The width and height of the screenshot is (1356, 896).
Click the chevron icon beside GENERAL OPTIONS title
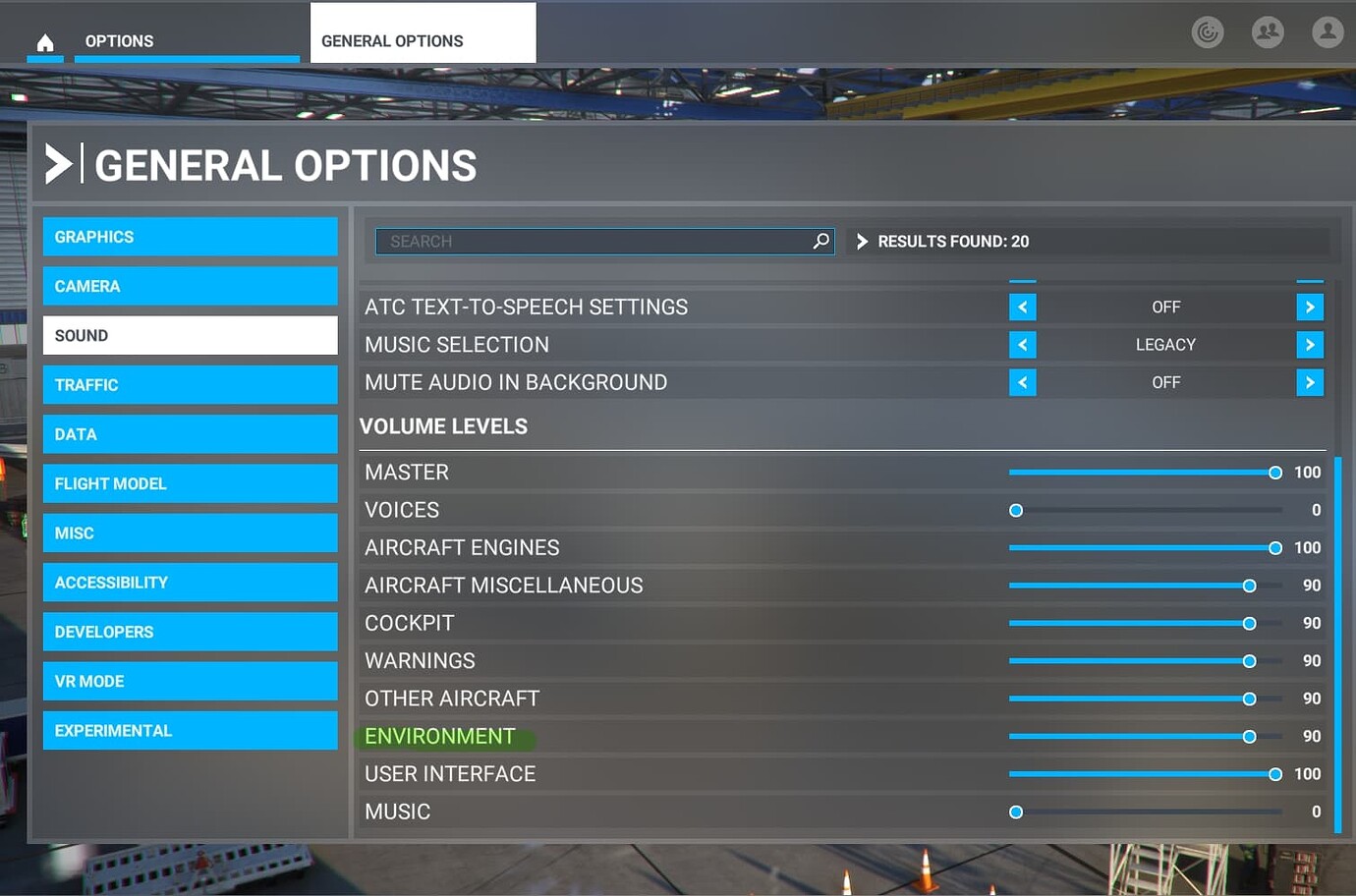(x=59, y=163)
